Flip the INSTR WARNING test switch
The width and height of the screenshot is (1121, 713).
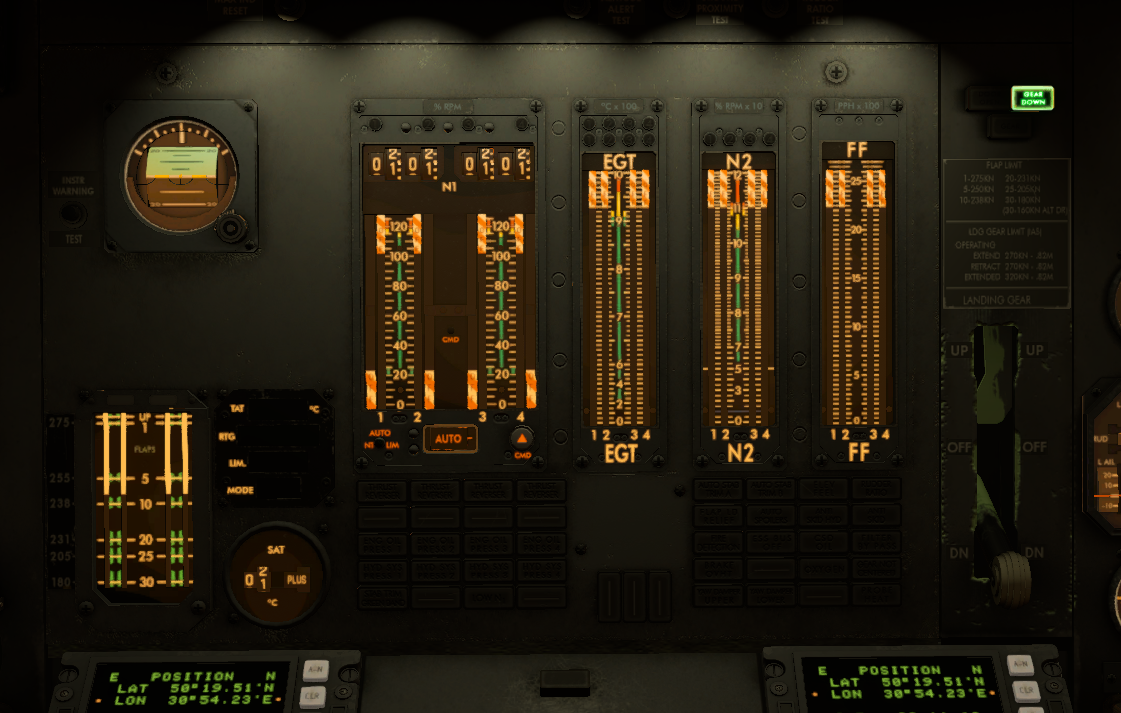70,213
